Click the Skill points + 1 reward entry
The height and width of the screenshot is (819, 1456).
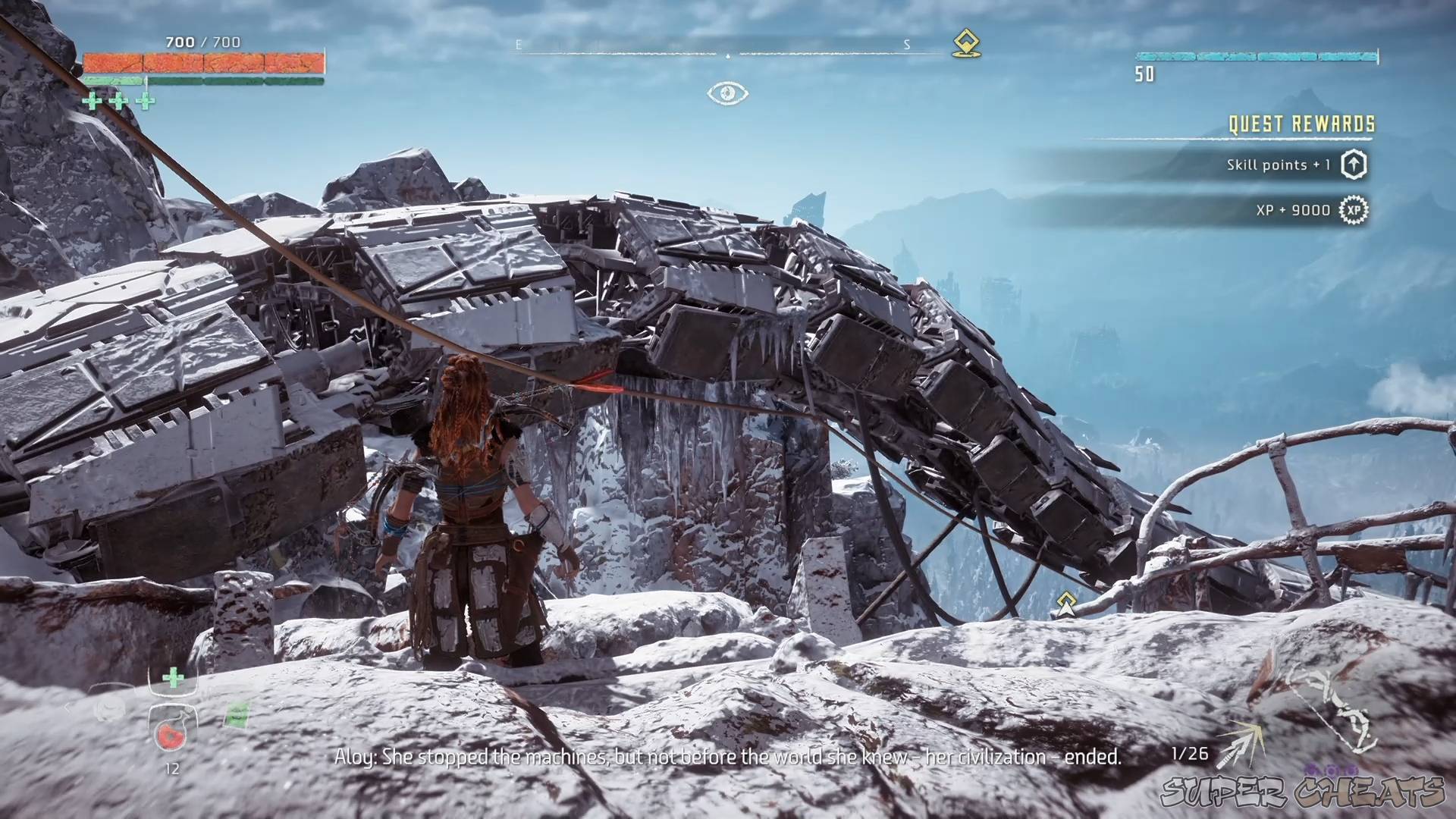point(1279,164)
